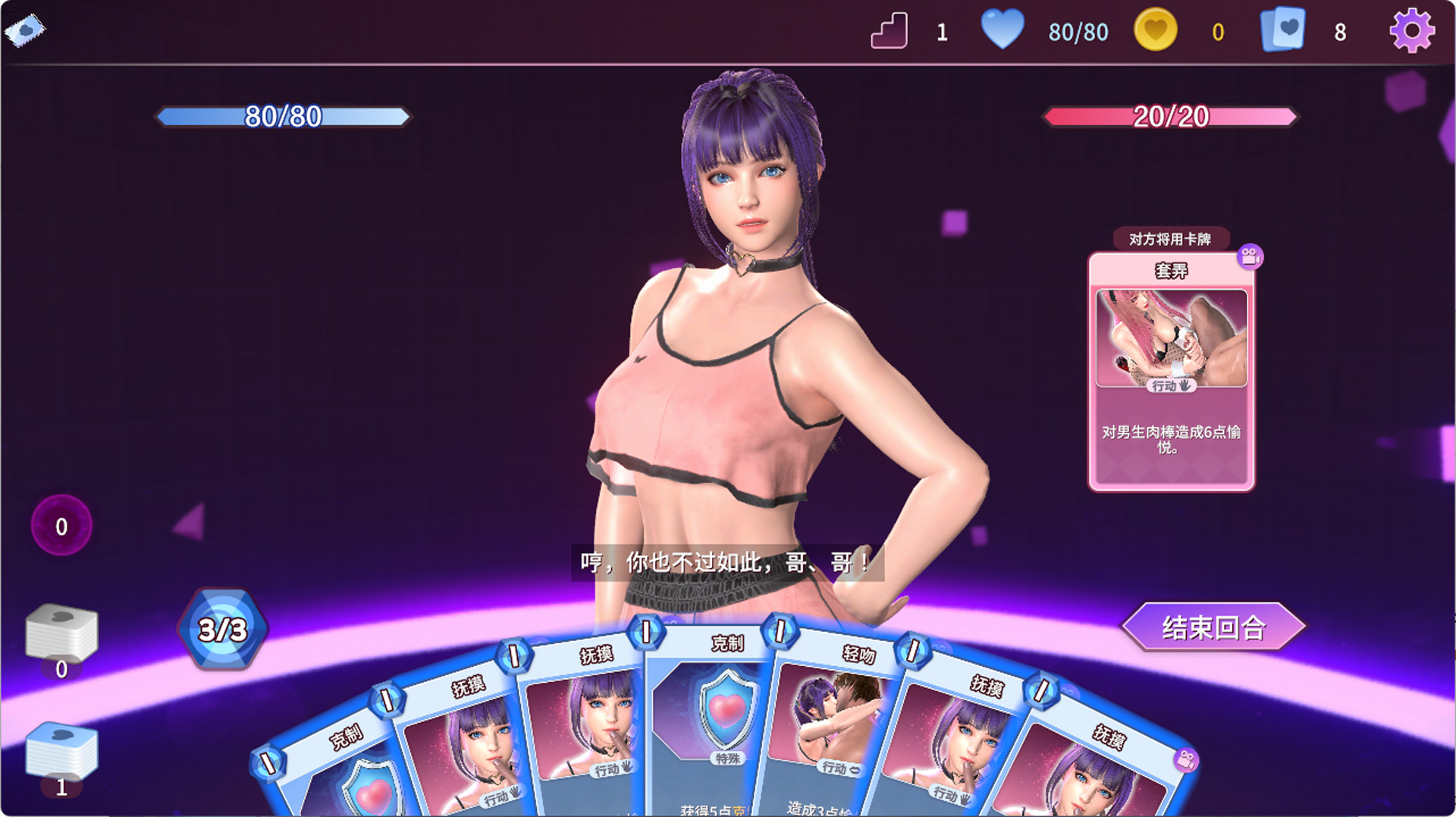The width and height of the screenshot is (1456, 817).
Task: End the turn with 结束回合
Action: pyautogui.click(x=1213, y=627)
